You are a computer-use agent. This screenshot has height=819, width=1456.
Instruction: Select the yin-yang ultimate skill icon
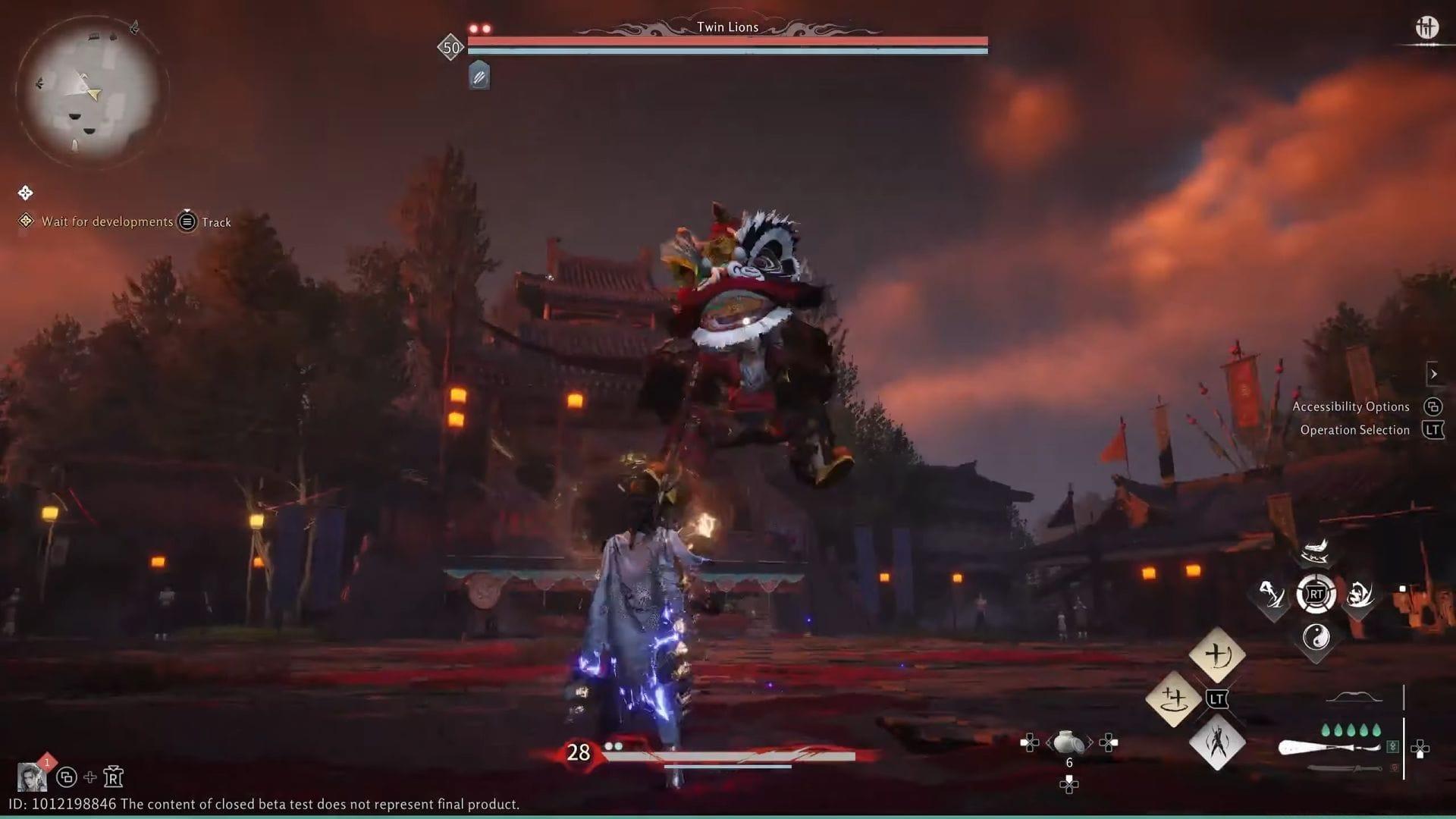1317,638
